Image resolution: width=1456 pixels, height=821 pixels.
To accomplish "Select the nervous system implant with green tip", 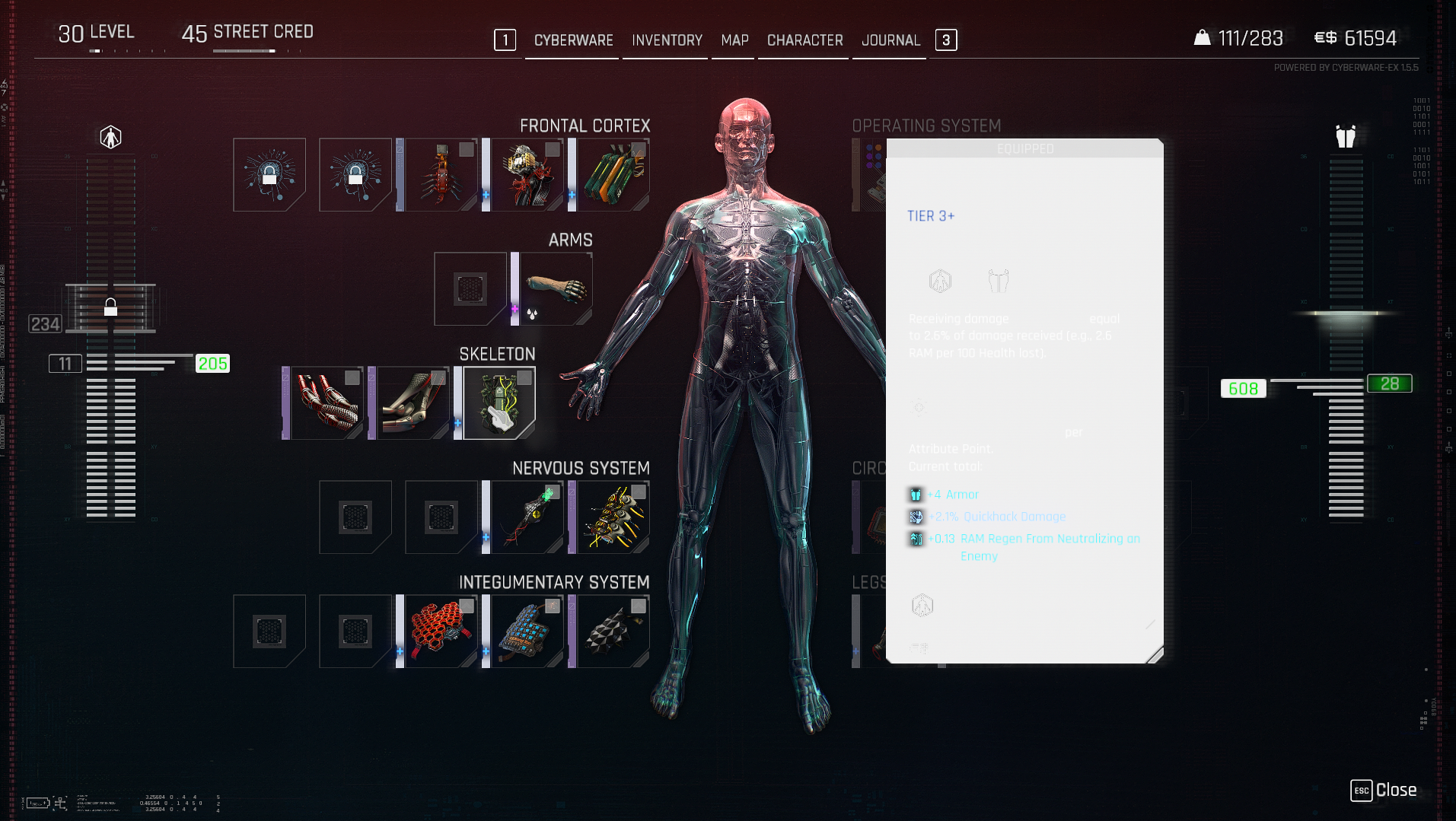I will [x=527, y=517].
